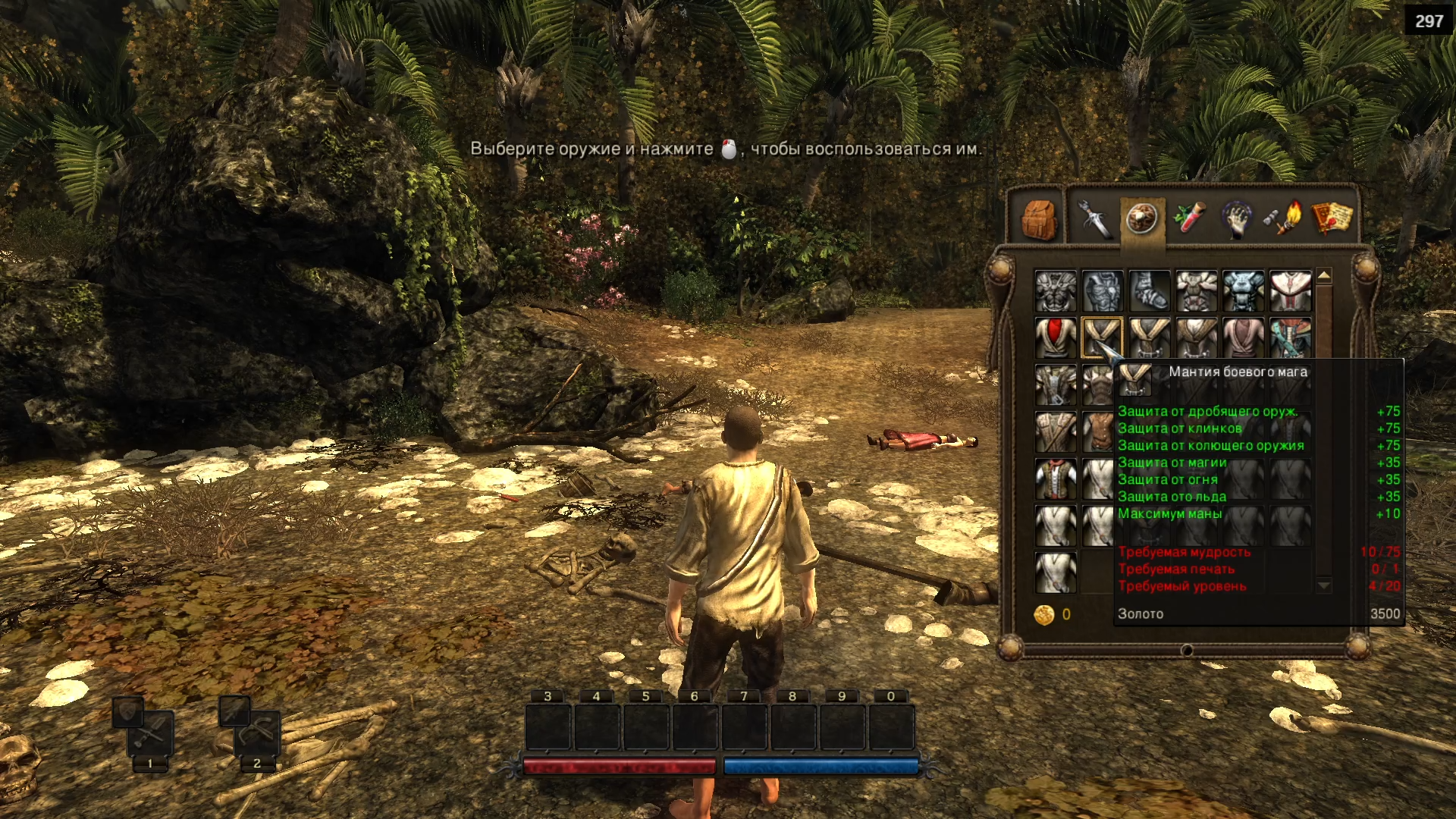Open the backpack inventory tab

coord(1038,219)
